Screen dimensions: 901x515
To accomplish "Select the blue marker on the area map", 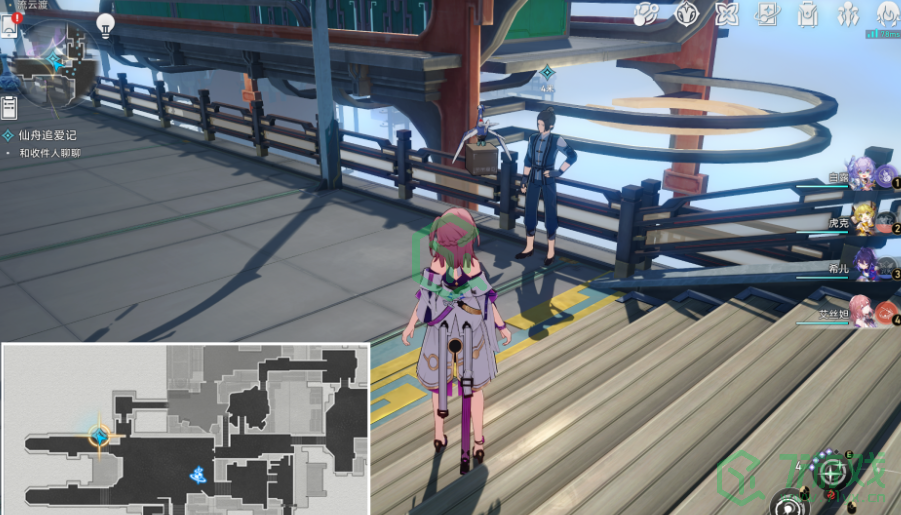I will tap(198, 474).
